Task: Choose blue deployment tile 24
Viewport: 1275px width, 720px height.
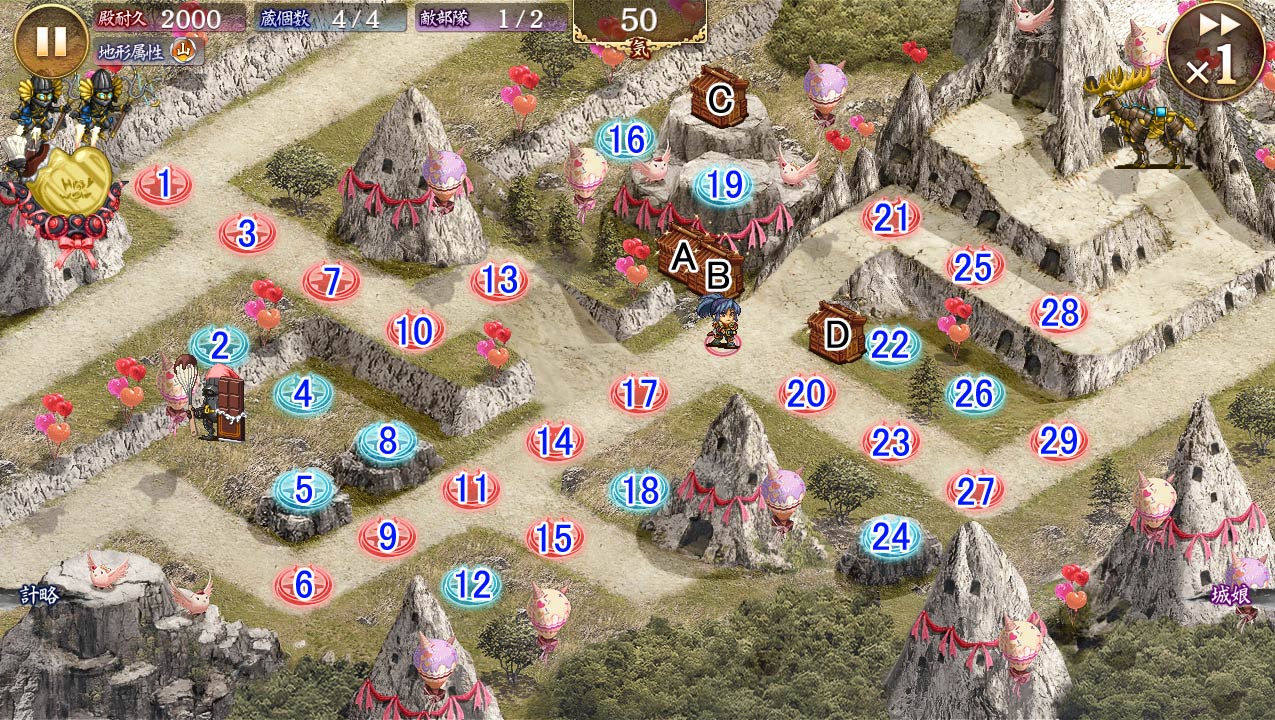Action: click(890, 538)
